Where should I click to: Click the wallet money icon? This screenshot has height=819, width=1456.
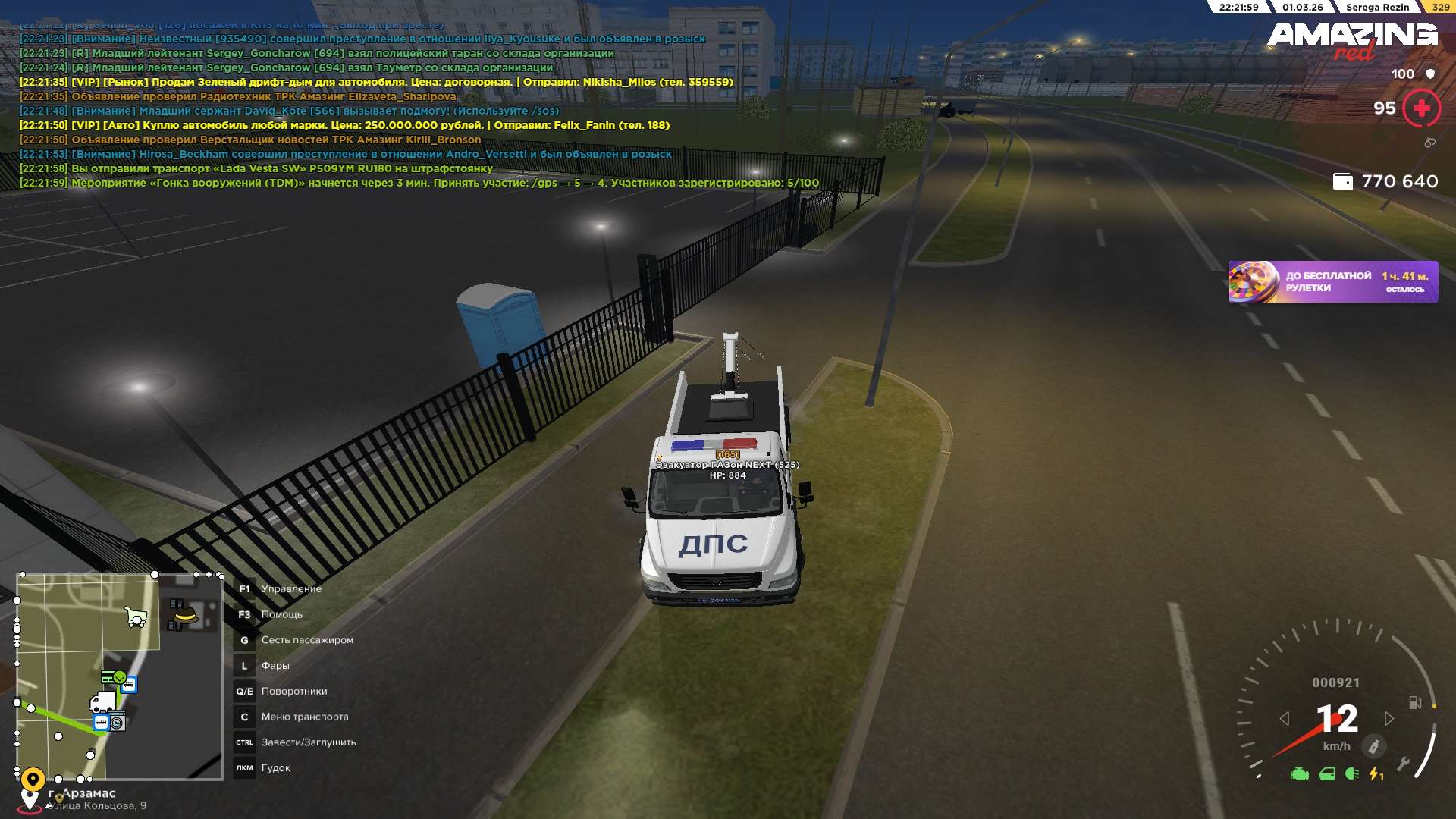tap(1342, 181)
